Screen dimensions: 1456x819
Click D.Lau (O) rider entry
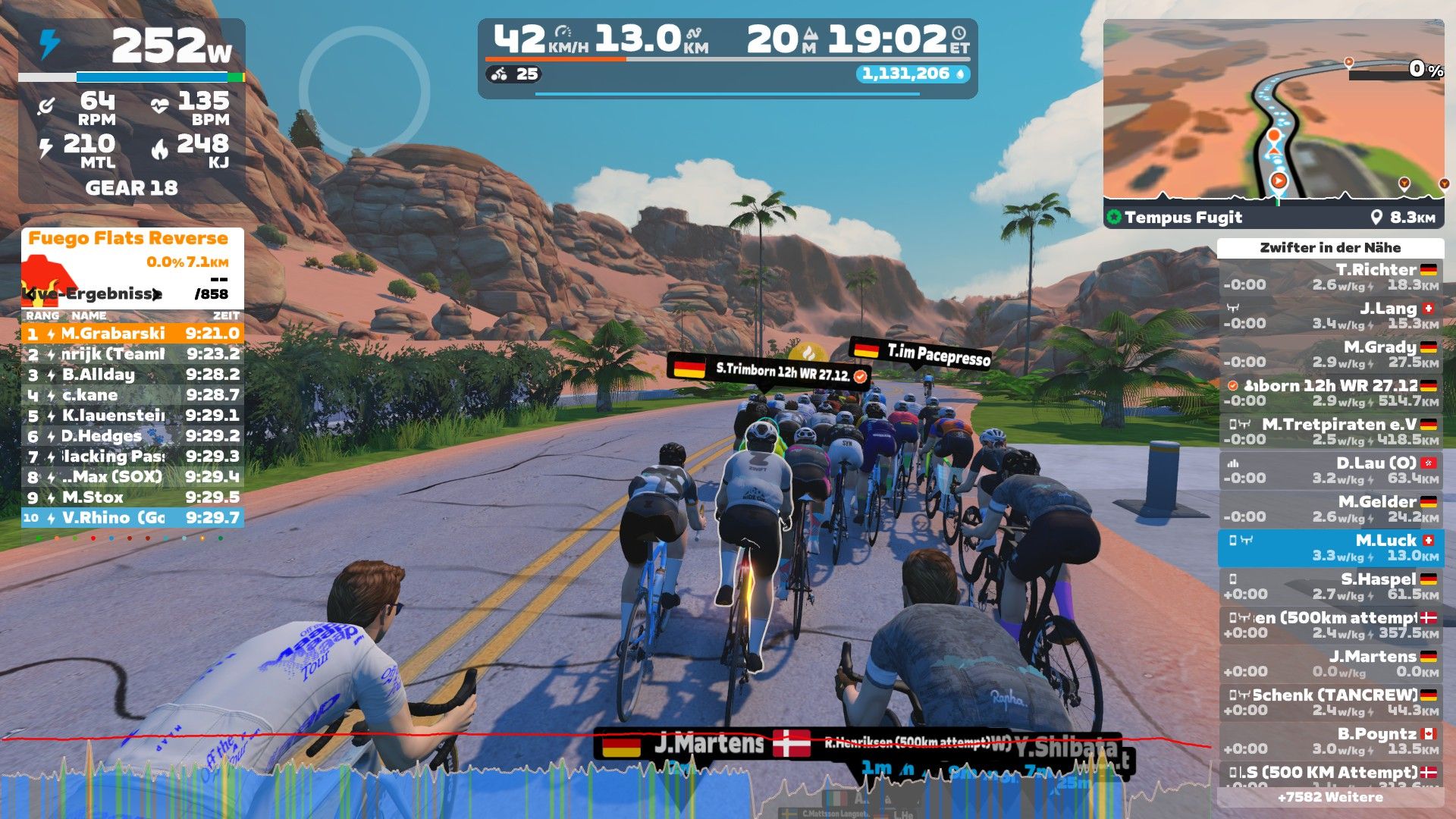1330,470
